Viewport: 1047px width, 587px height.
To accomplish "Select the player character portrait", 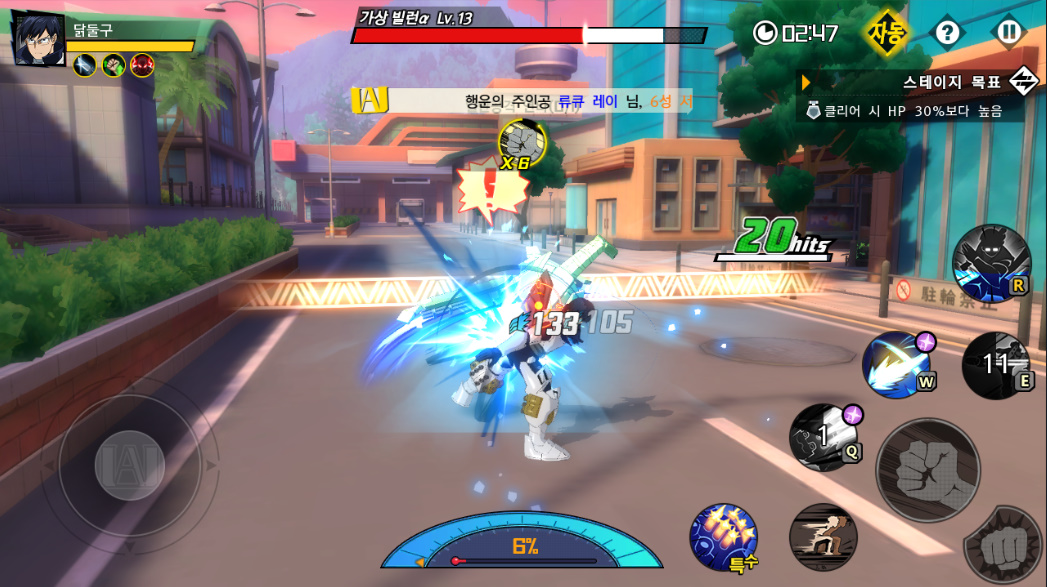I will [x=39, y=40].
